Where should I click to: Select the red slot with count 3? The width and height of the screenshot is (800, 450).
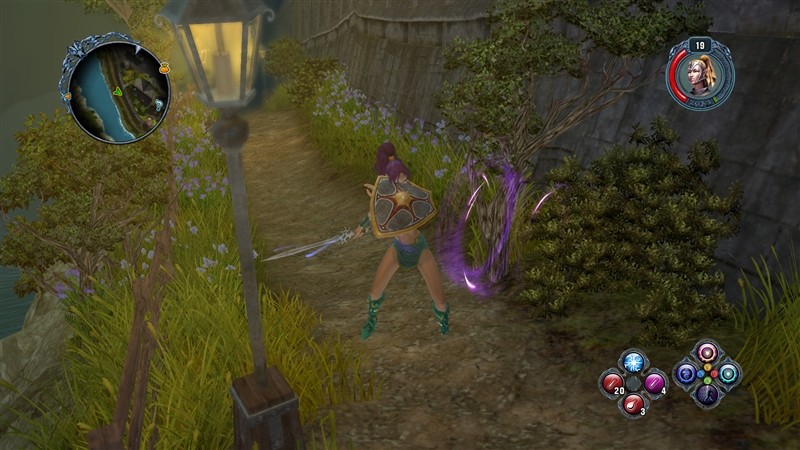click(x=633, y=404)
